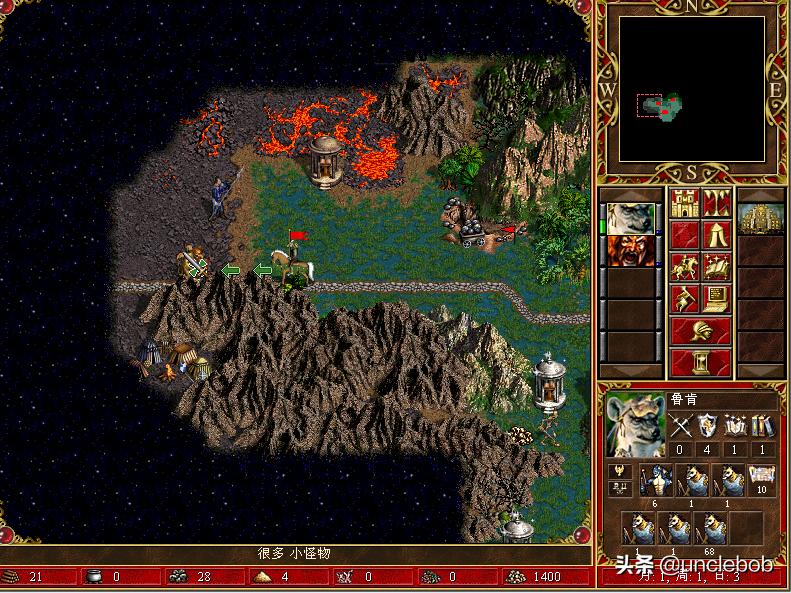Open the Quest Log scroll button

tap(685, 236)
